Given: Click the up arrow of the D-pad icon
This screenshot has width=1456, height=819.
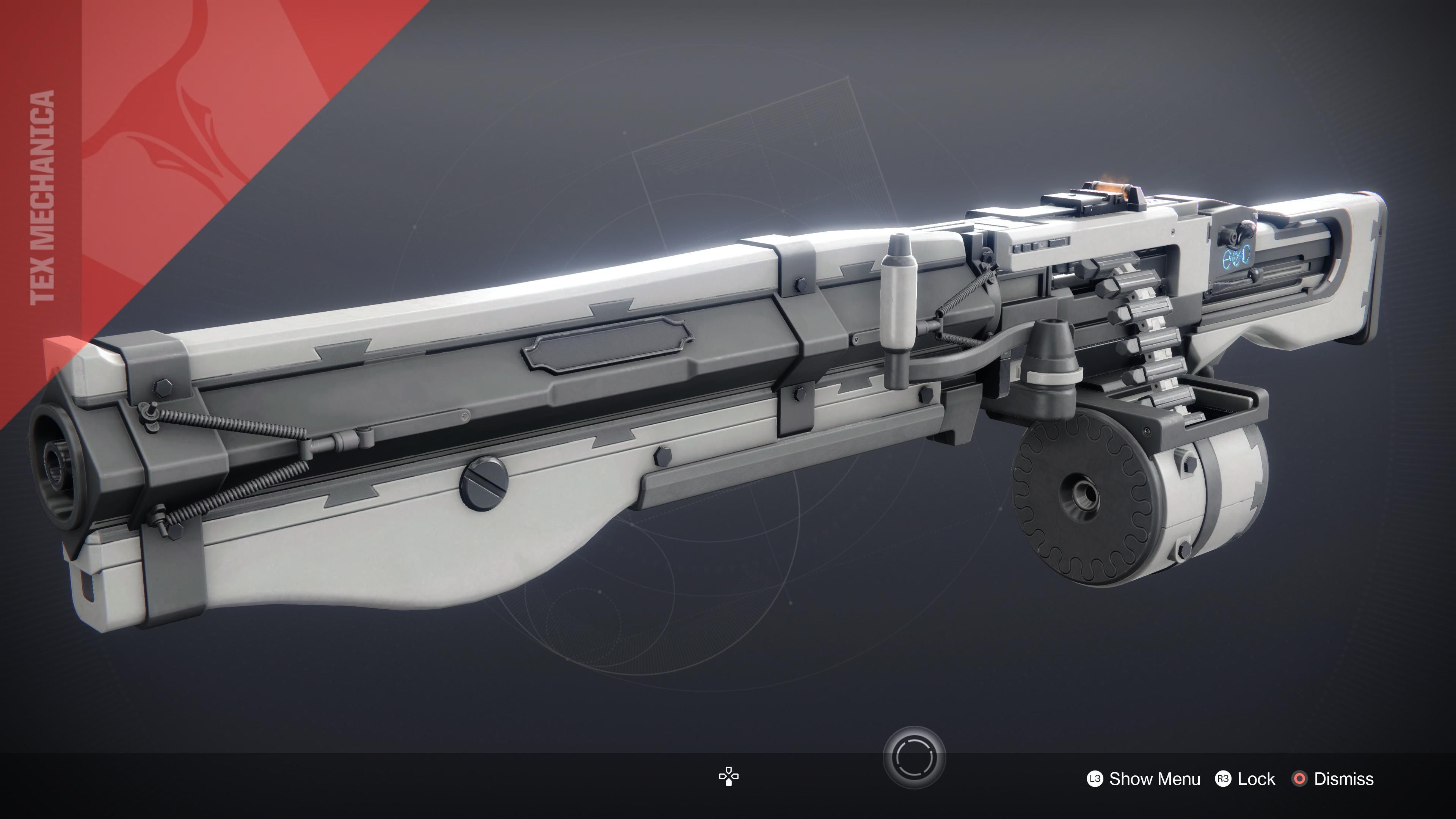Looking at the screenshot, I should [x=729, y=770].
